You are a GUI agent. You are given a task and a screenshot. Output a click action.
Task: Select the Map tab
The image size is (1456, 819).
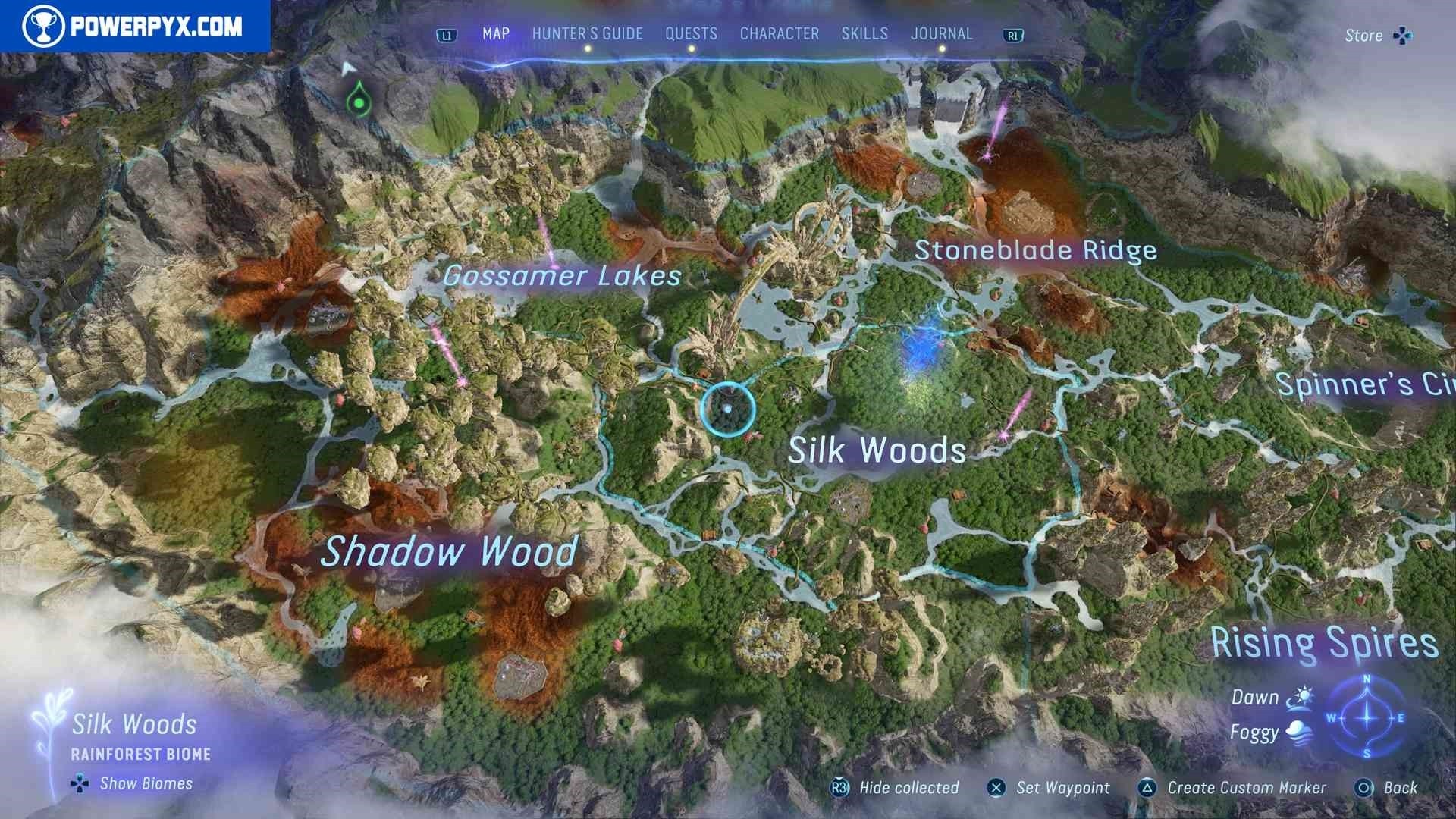[496, 34]
